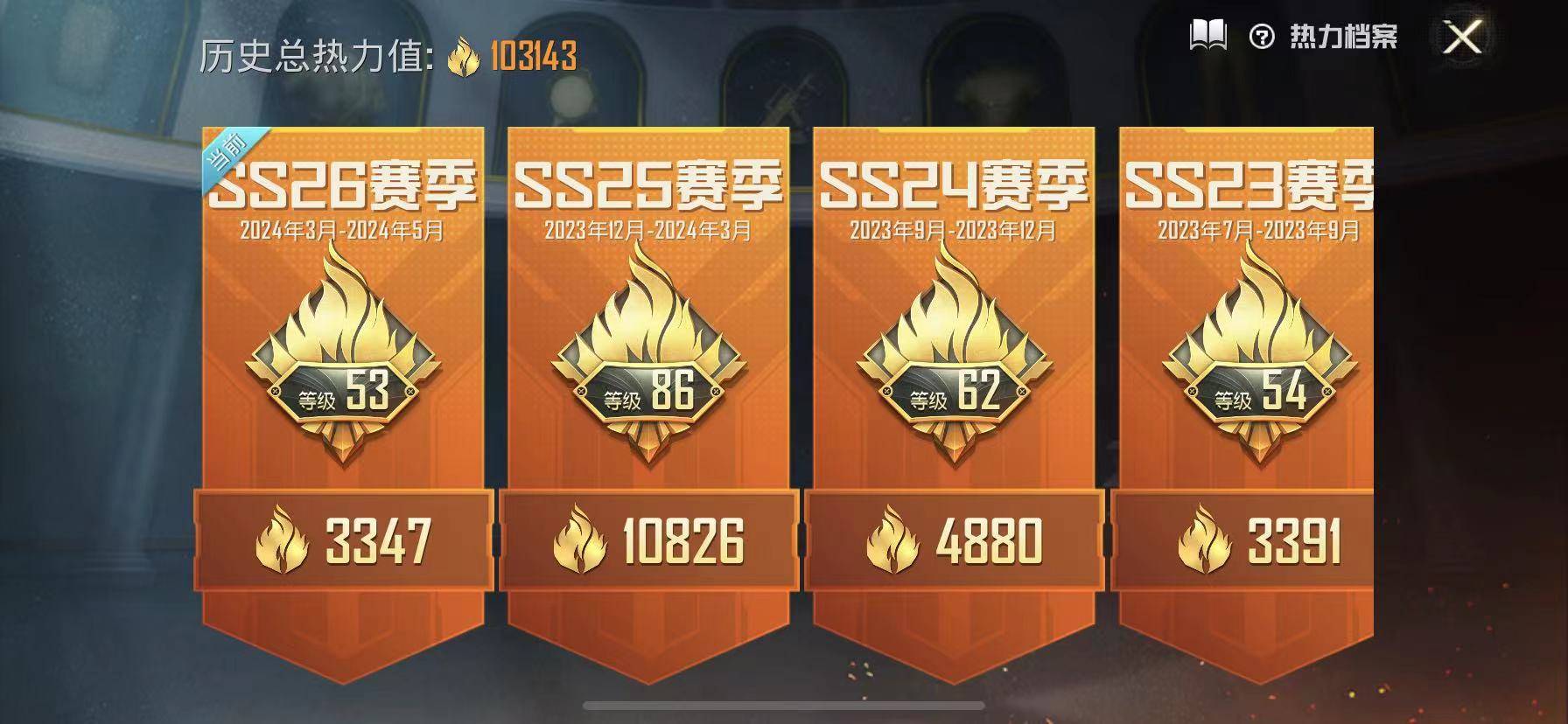Click the 当前 badge on SS26 banner
The height and width of the screenshot is (724, 1568).
tap(227, 150)
